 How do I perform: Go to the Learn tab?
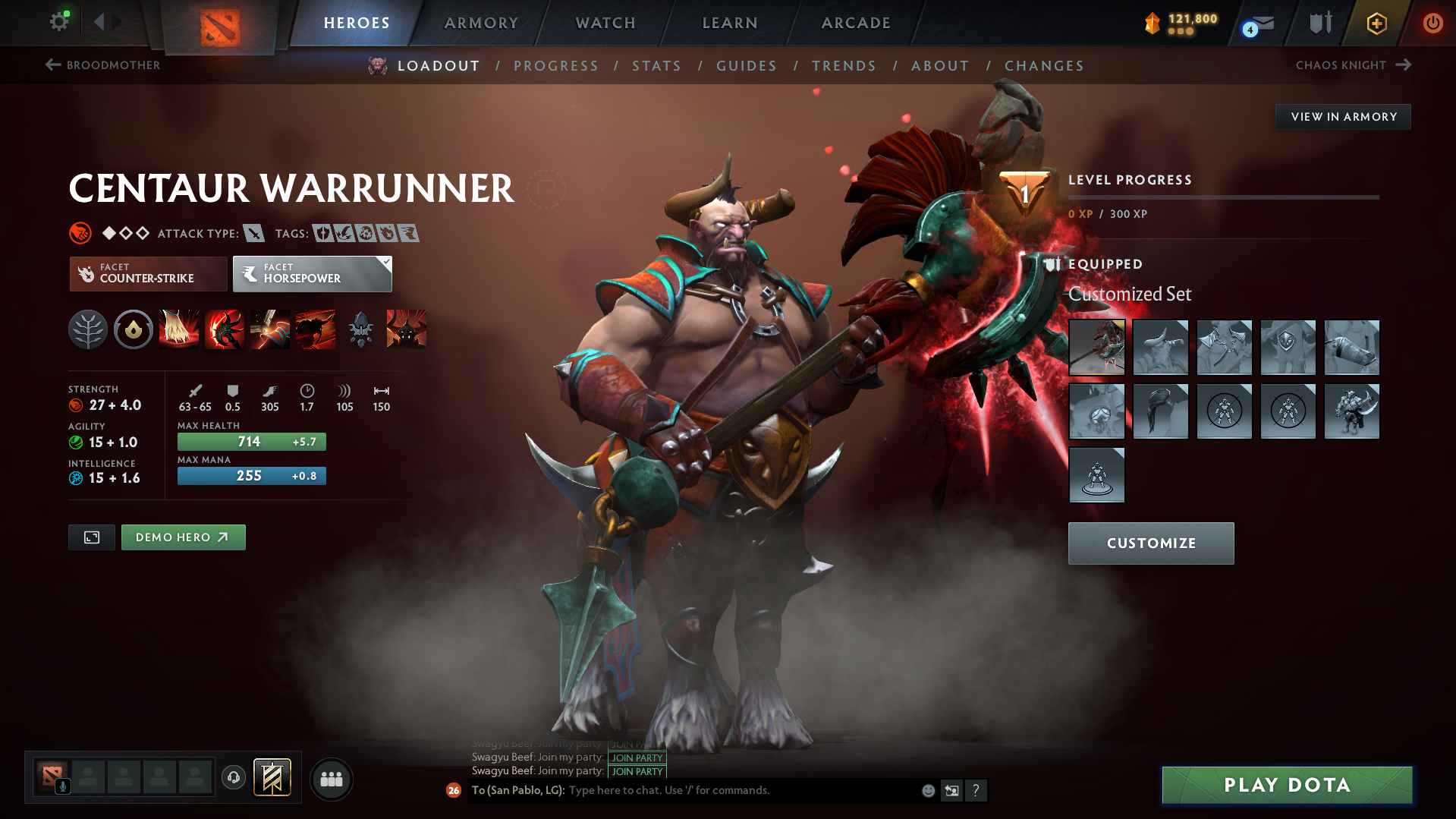[730, 23]
